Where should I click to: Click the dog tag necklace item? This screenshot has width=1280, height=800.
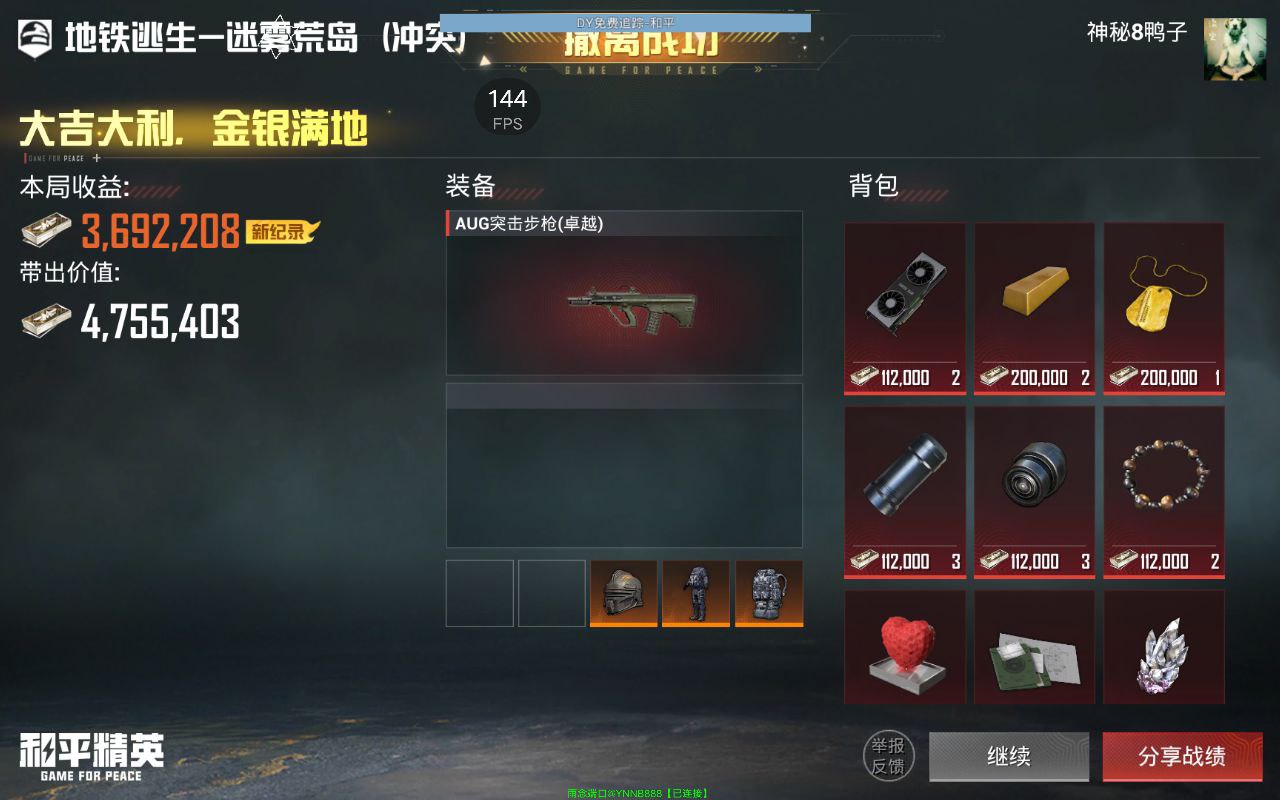click(1163, 300)
